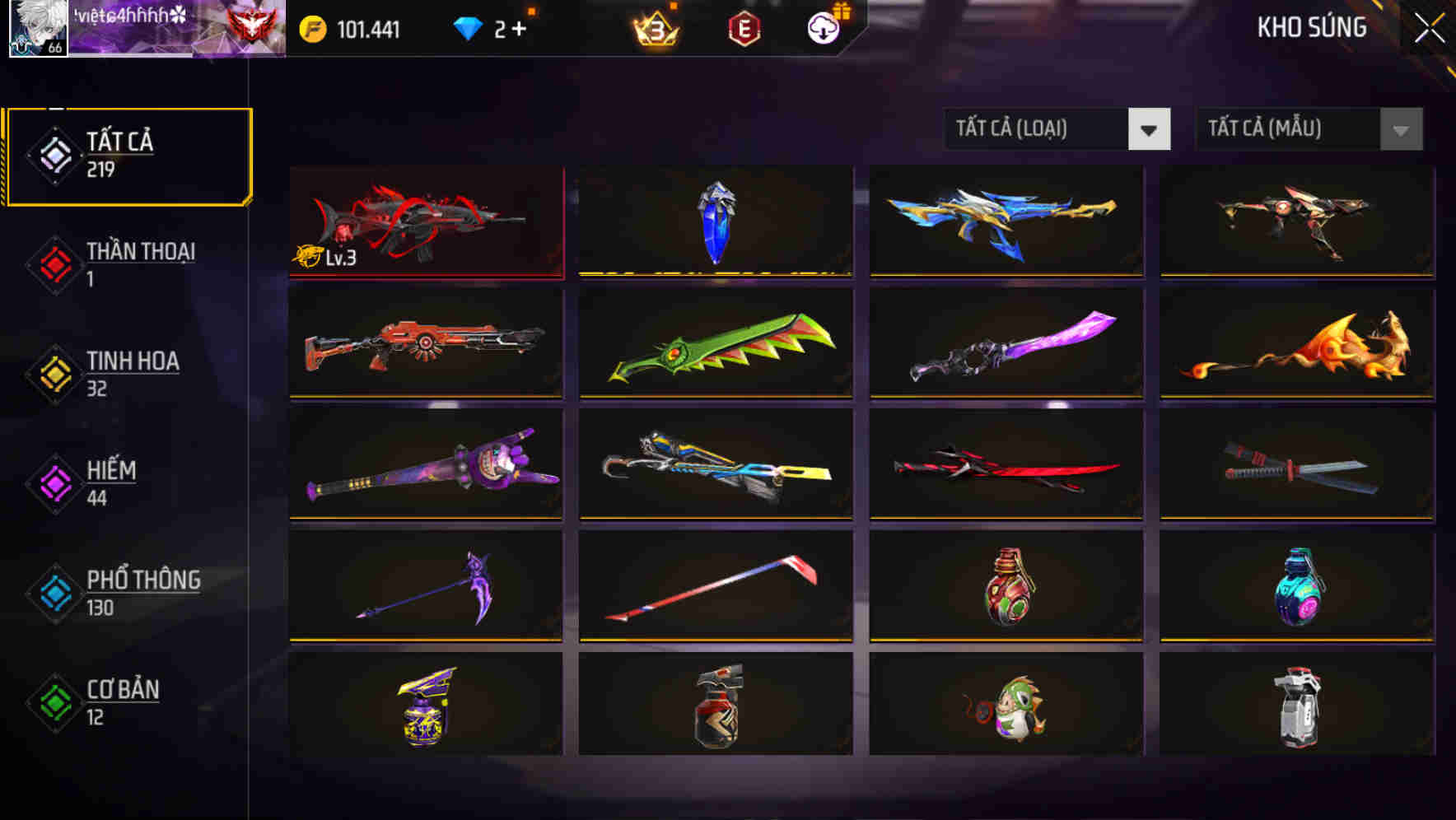This screenshot has height=820, width=1456.
Task: Open the download gift icon in top bar
Action: pyautogui.click(x=823, y=28)
